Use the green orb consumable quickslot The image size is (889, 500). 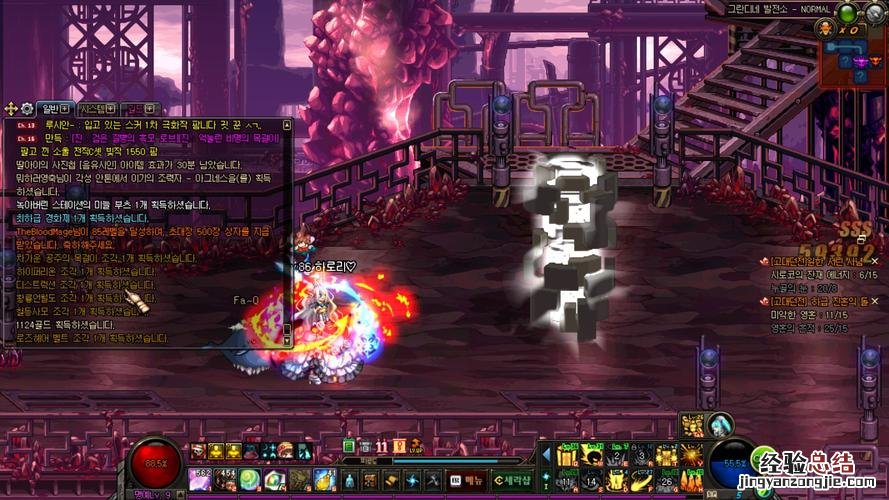[250, 479]
